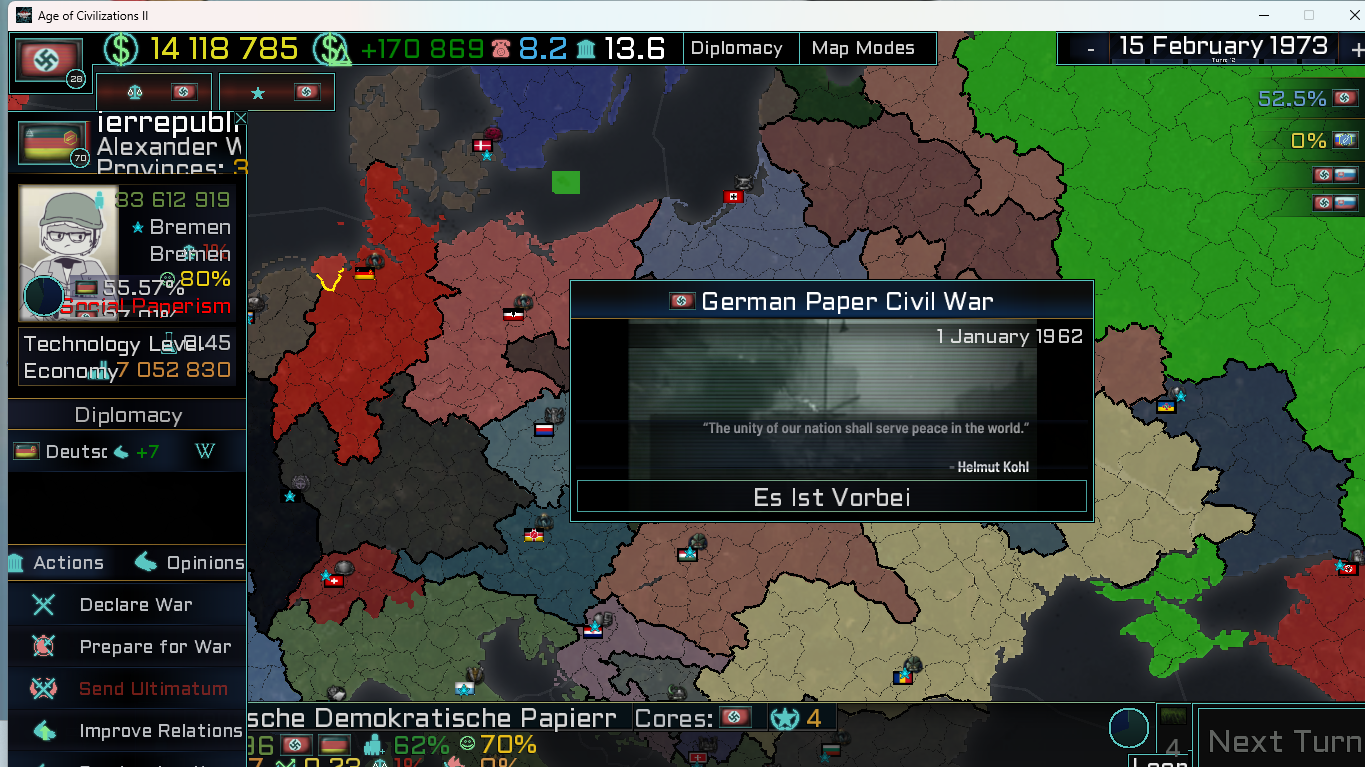
Task: Click the minus button beside the date
Action: click(x=1090, y=48)
